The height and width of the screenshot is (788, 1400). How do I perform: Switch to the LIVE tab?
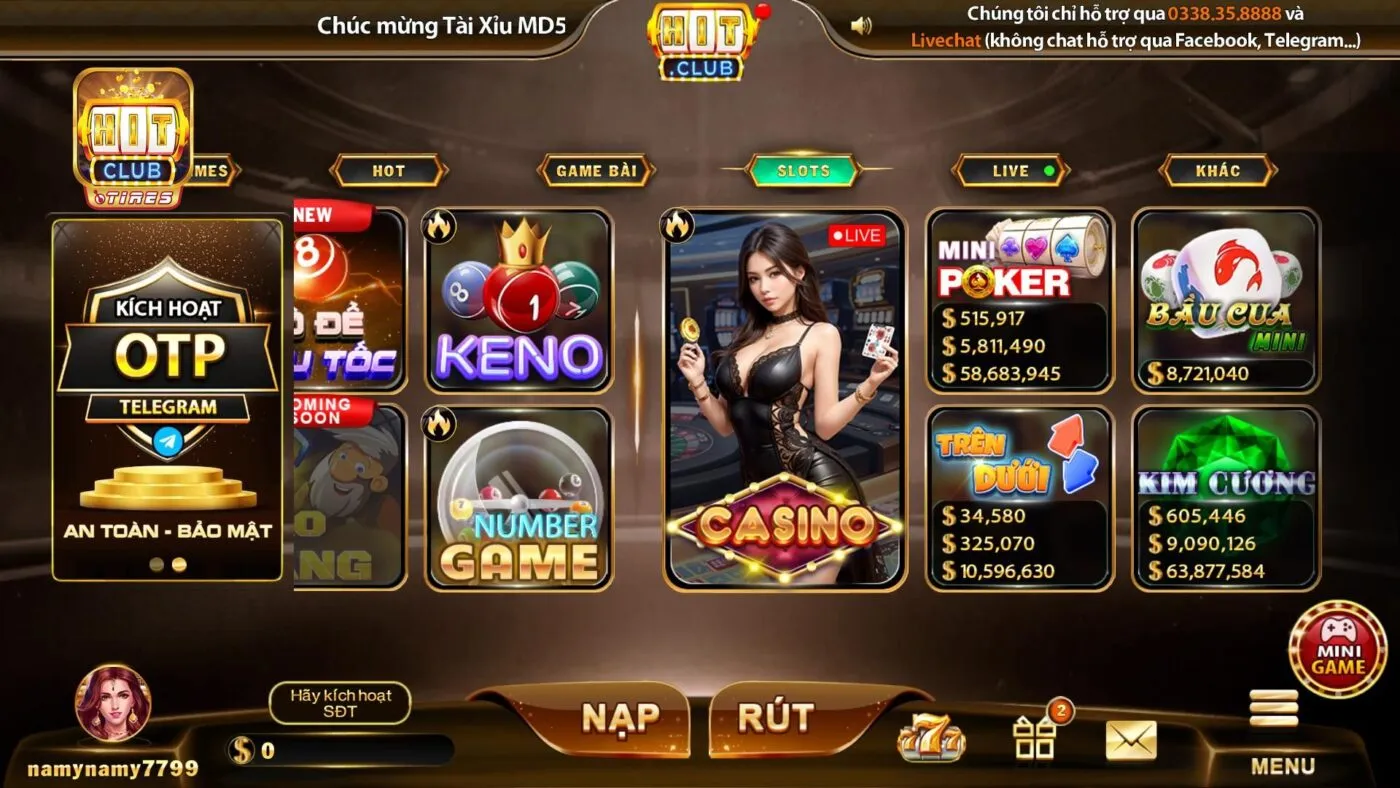pos(1010,170)
